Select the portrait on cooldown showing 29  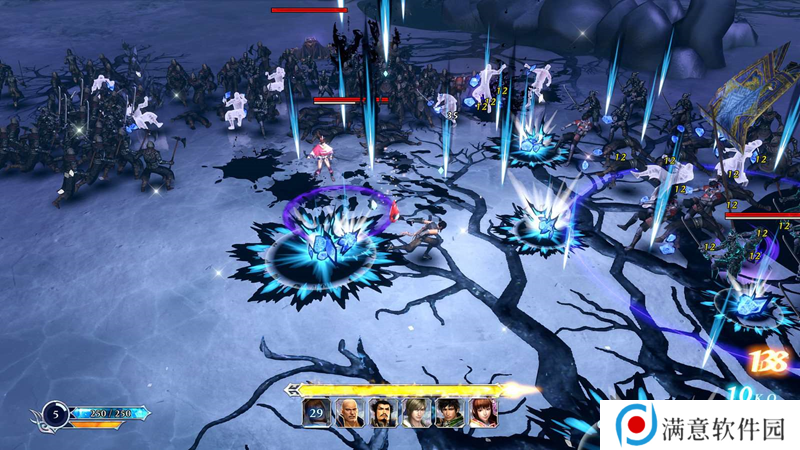click(x=316, y=413)
